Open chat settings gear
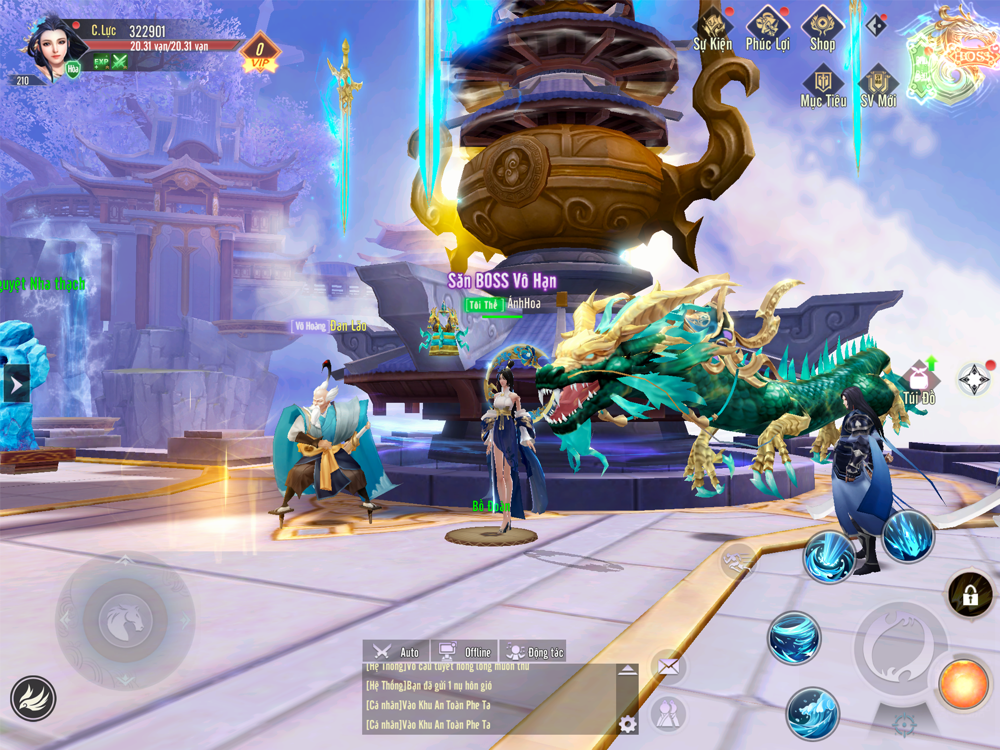Screen dimensions: 1000x750 coord(628,724)
